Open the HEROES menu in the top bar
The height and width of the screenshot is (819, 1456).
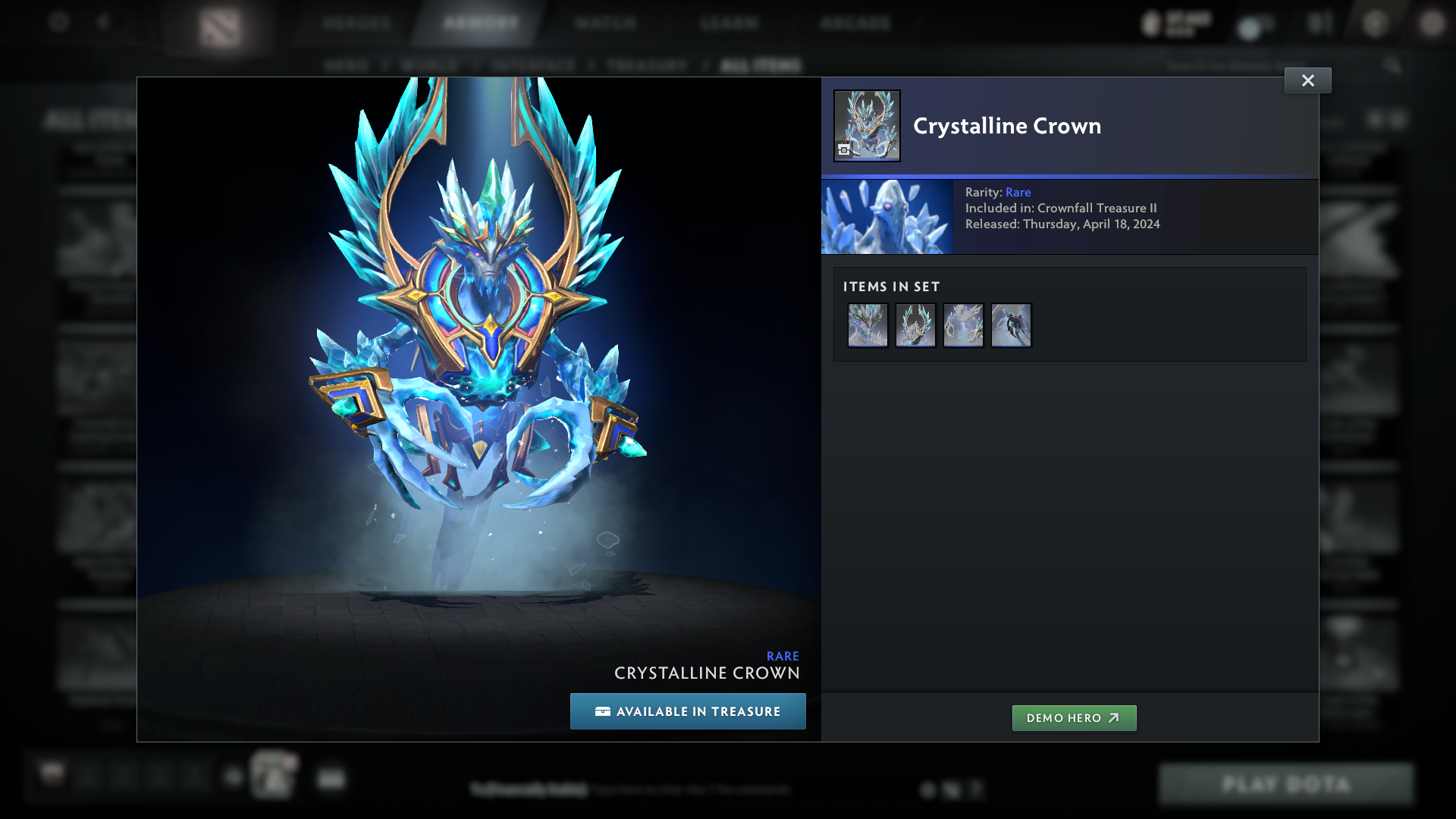coord(356,23)
